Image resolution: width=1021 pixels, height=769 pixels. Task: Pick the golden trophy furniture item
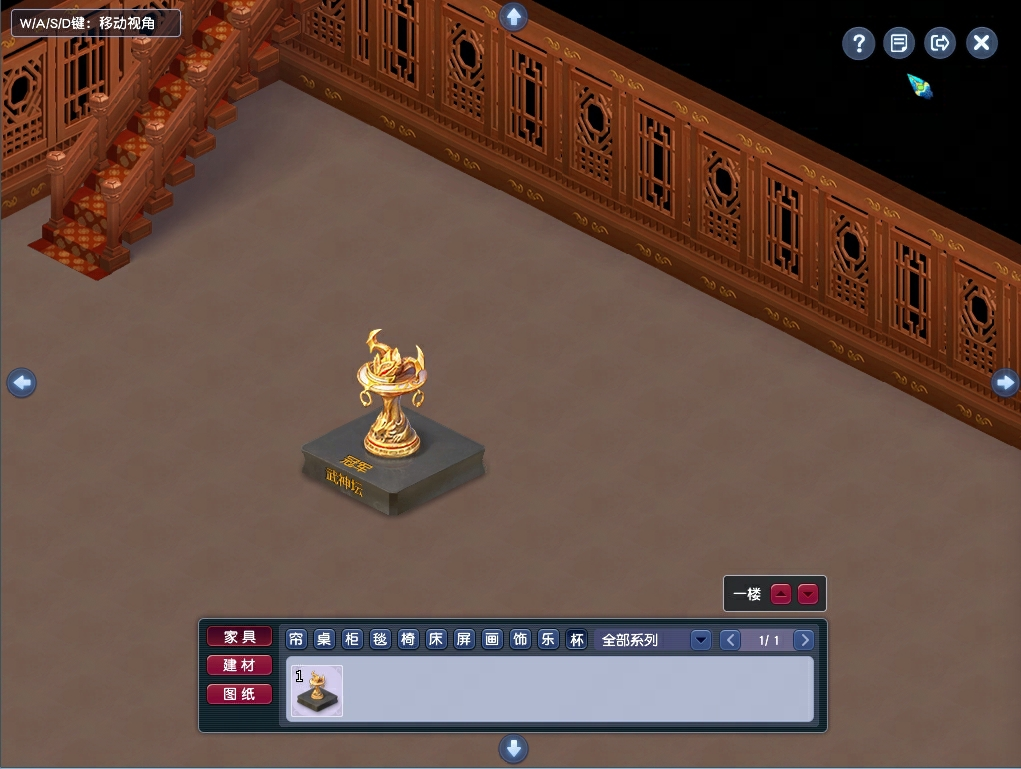[x=317, y=691]
